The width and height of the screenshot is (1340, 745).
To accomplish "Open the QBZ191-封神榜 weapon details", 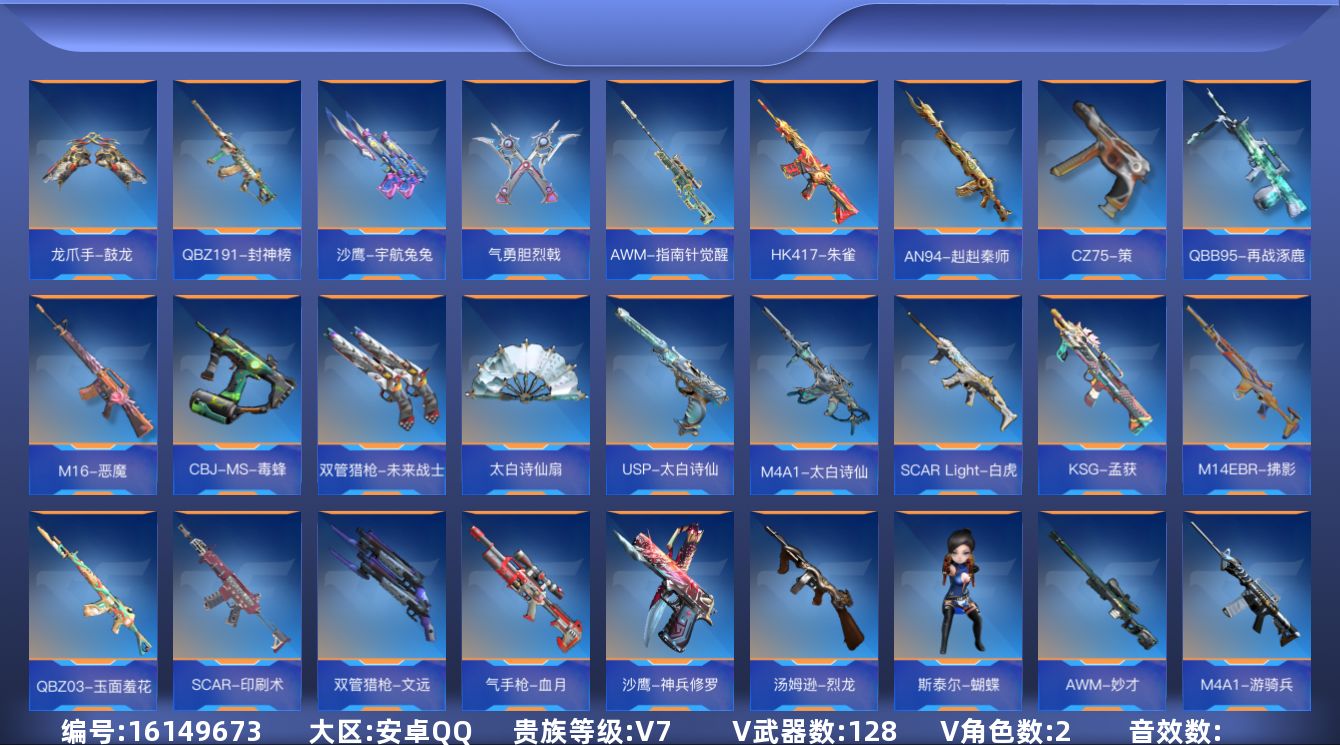I will tap(237, 170).
